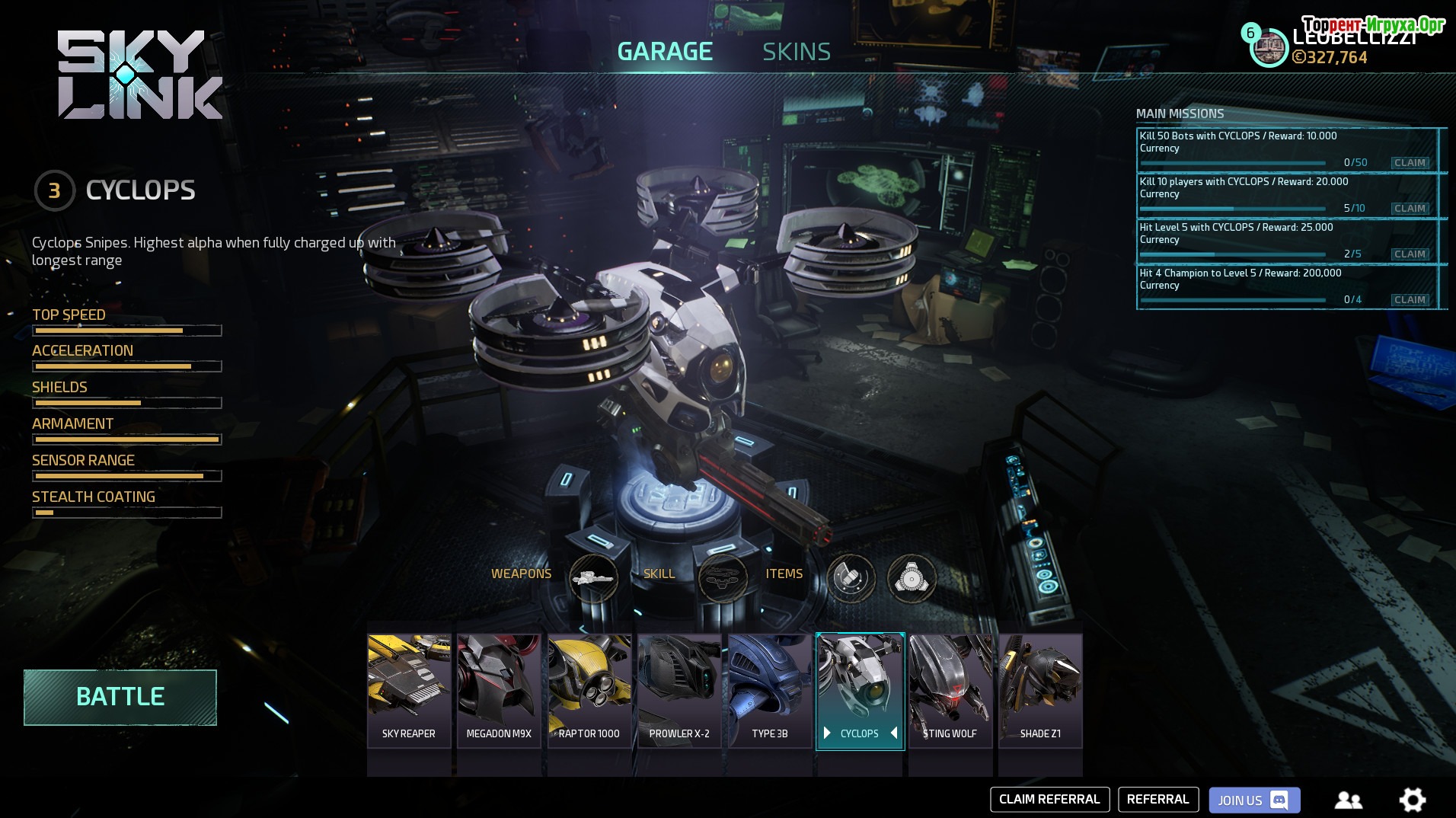Select the SKY REAPER ship tile
Image resolution: width=1456 pixels, height=818 pixels.
[409, 690]
